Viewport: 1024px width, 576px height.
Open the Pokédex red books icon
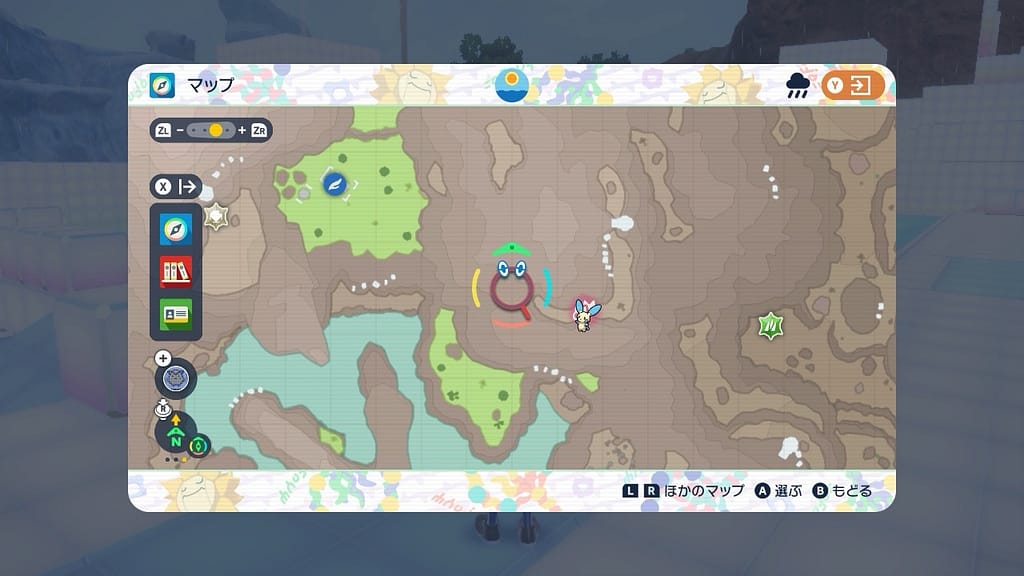tap(176, 272)
